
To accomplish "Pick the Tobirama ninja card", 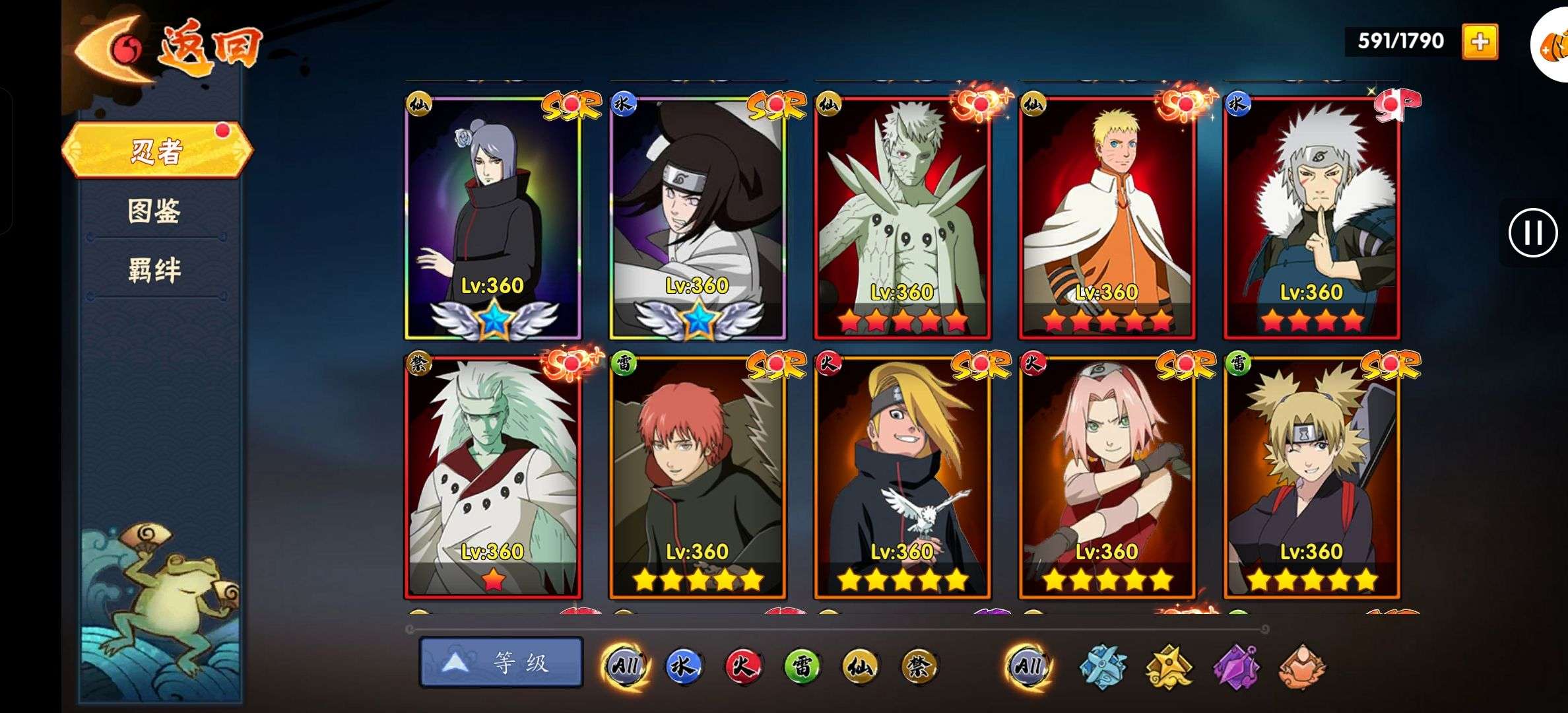I will [1311, 218].
